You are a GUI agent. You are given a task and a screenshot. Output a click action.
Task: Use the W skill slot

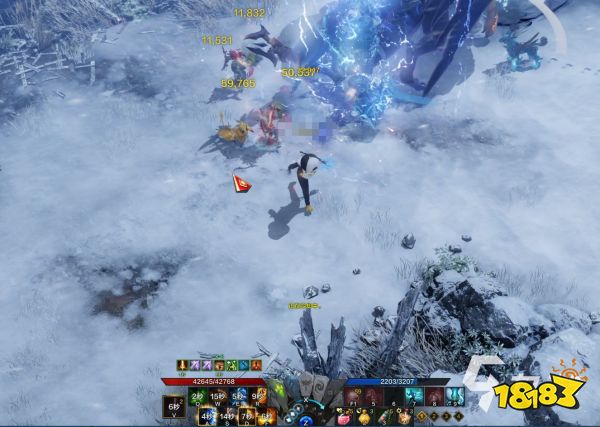pos(218,397)
